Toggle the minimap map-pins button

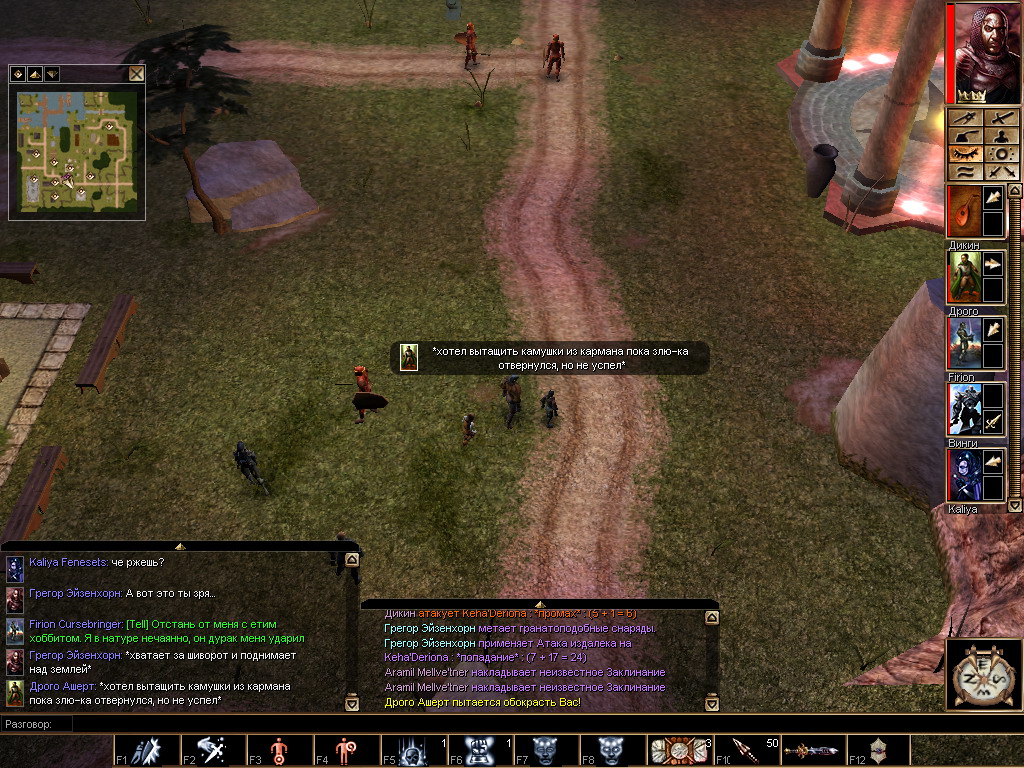tap(18, 74)
